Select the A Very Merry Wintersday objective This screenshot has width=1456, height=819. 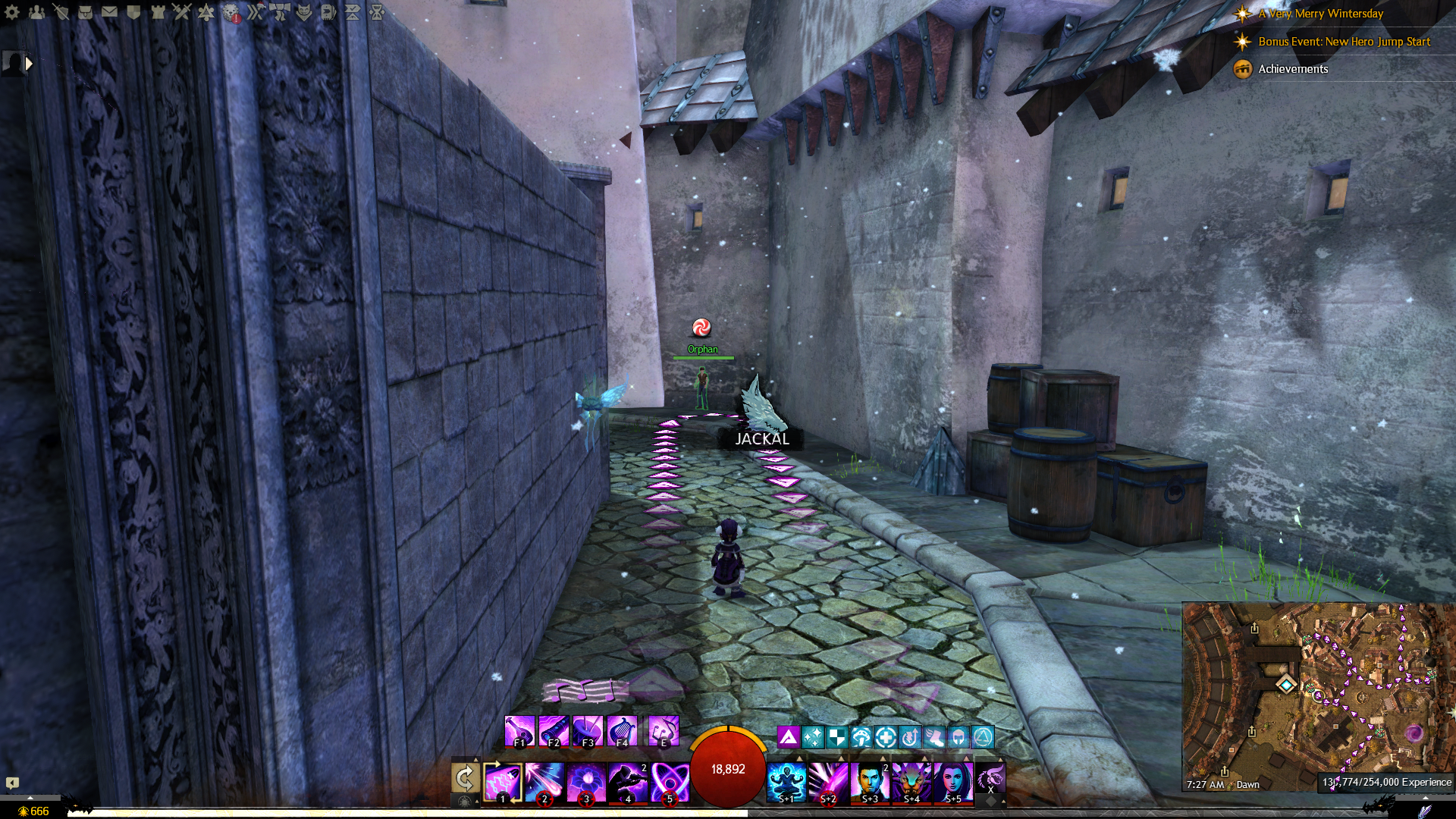(x=1320, y=14)
